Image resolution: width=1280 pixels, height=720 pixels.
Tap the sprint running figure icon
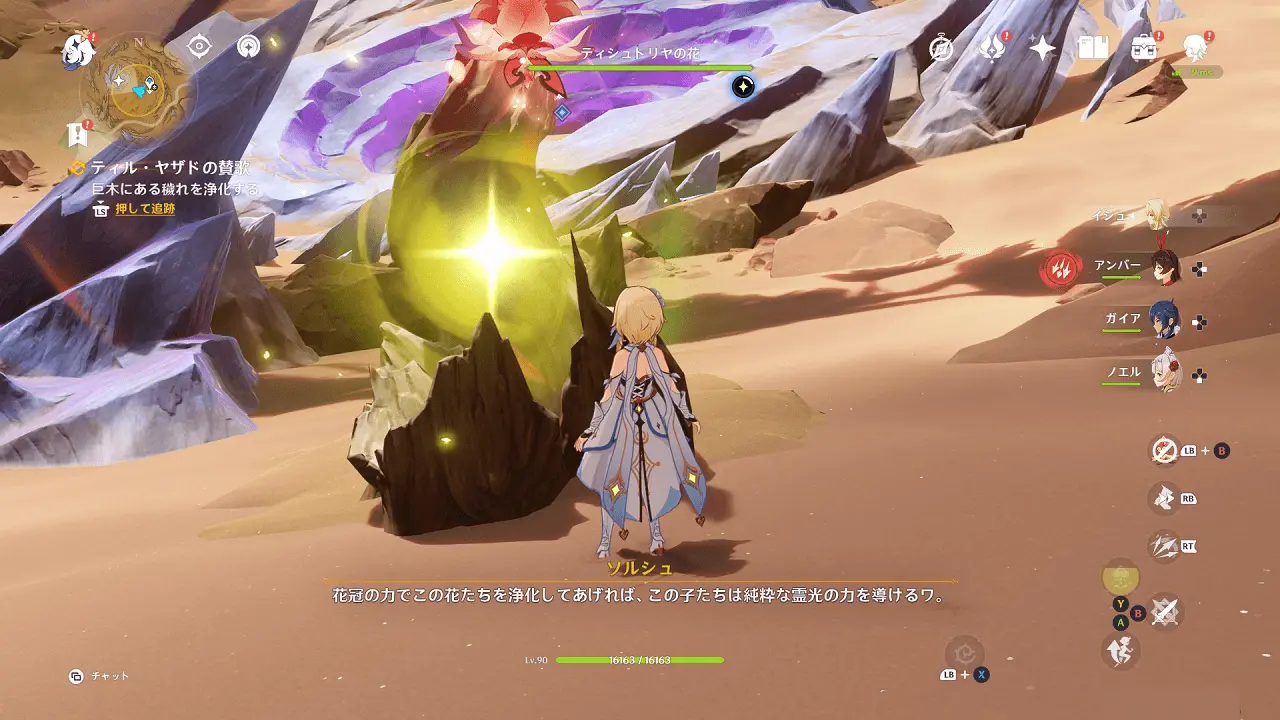point(1118,651)
